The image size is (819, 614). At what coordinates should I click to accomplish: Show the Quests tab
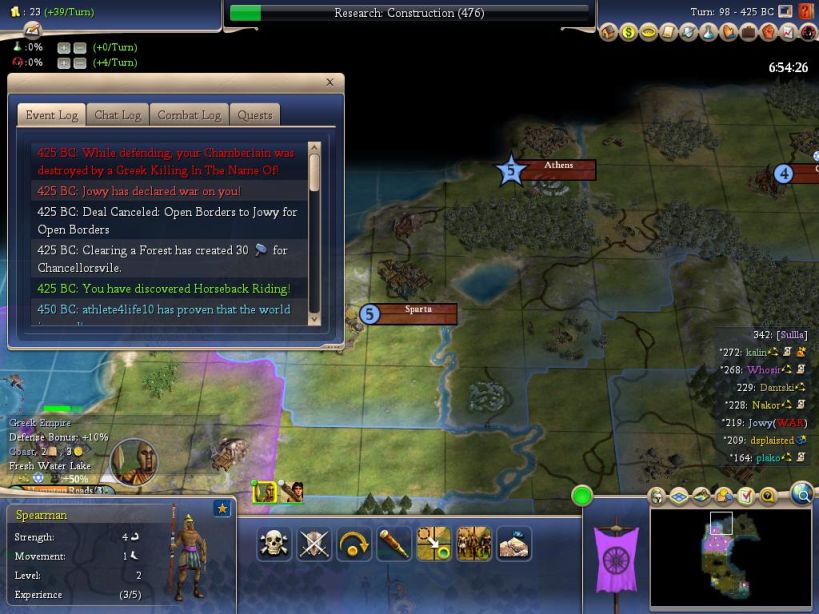[254, 115]
